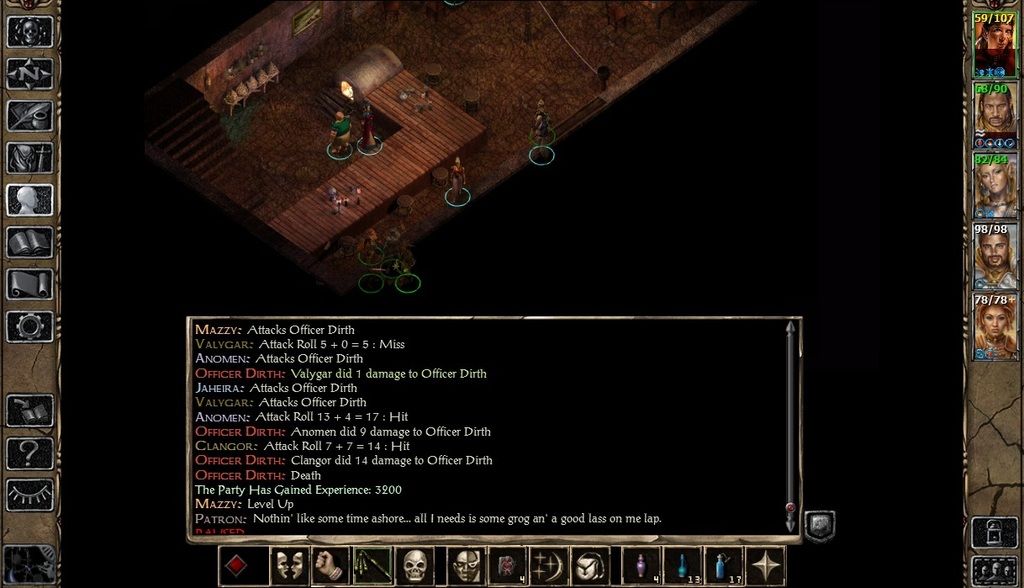This screenshot has height=588, width=1024.
Task: Click the dialog log scrollbar down arrow
Action: pyautogui.click(x=791, y=523)
